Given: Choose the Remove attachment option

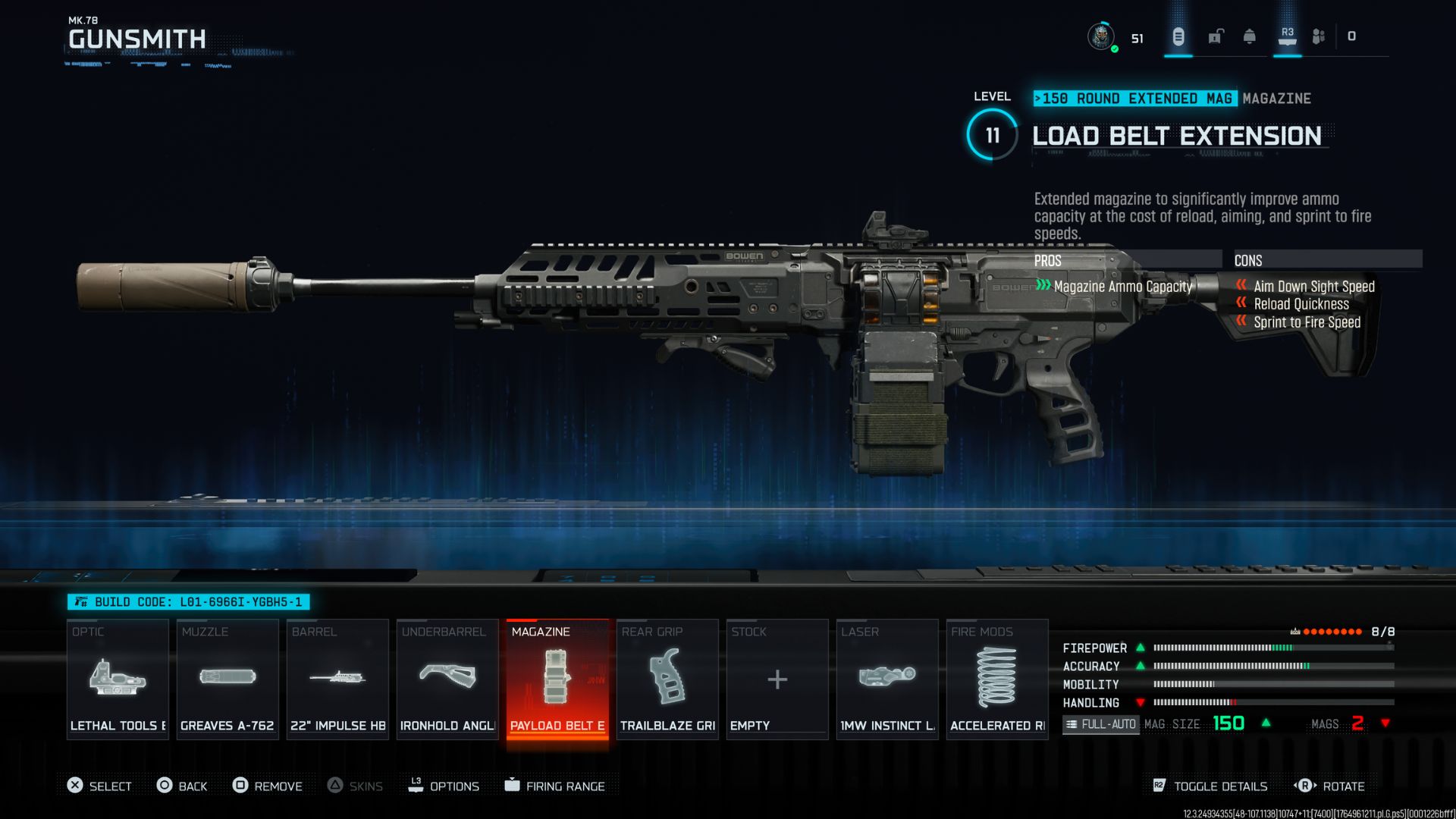Looking at the screenshot, I should (x=268, y=786).
